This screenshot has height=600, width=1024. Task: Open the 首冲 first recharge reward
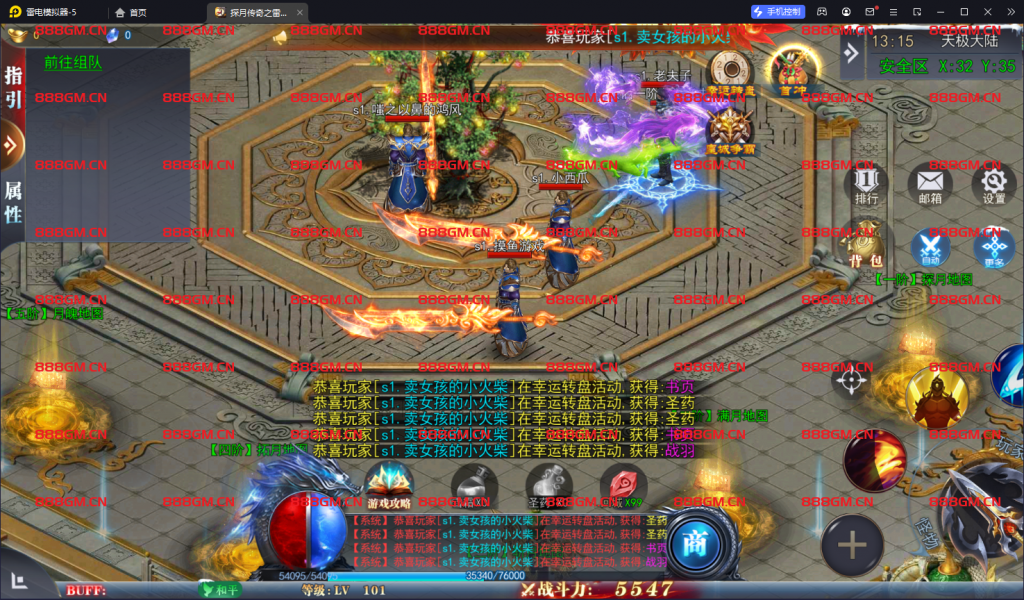click(x=793, y=70)
